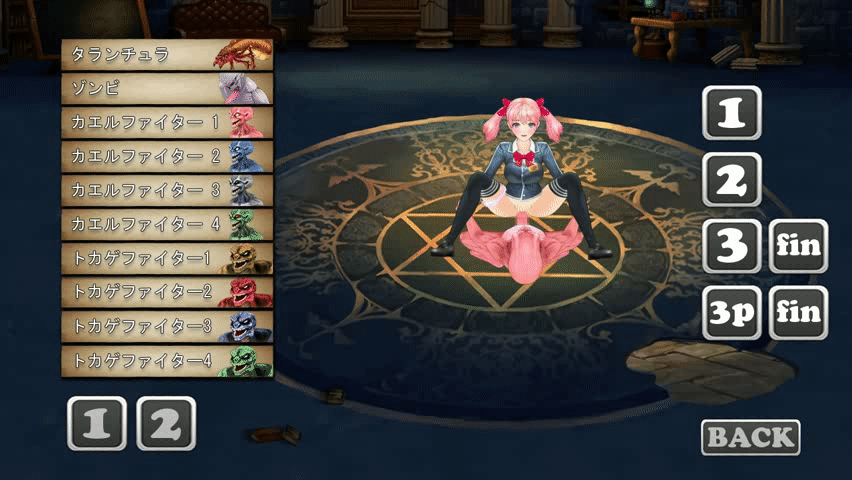Click the fin button beside 3p
Screen dimensions: 852x480
click(798, 313)
